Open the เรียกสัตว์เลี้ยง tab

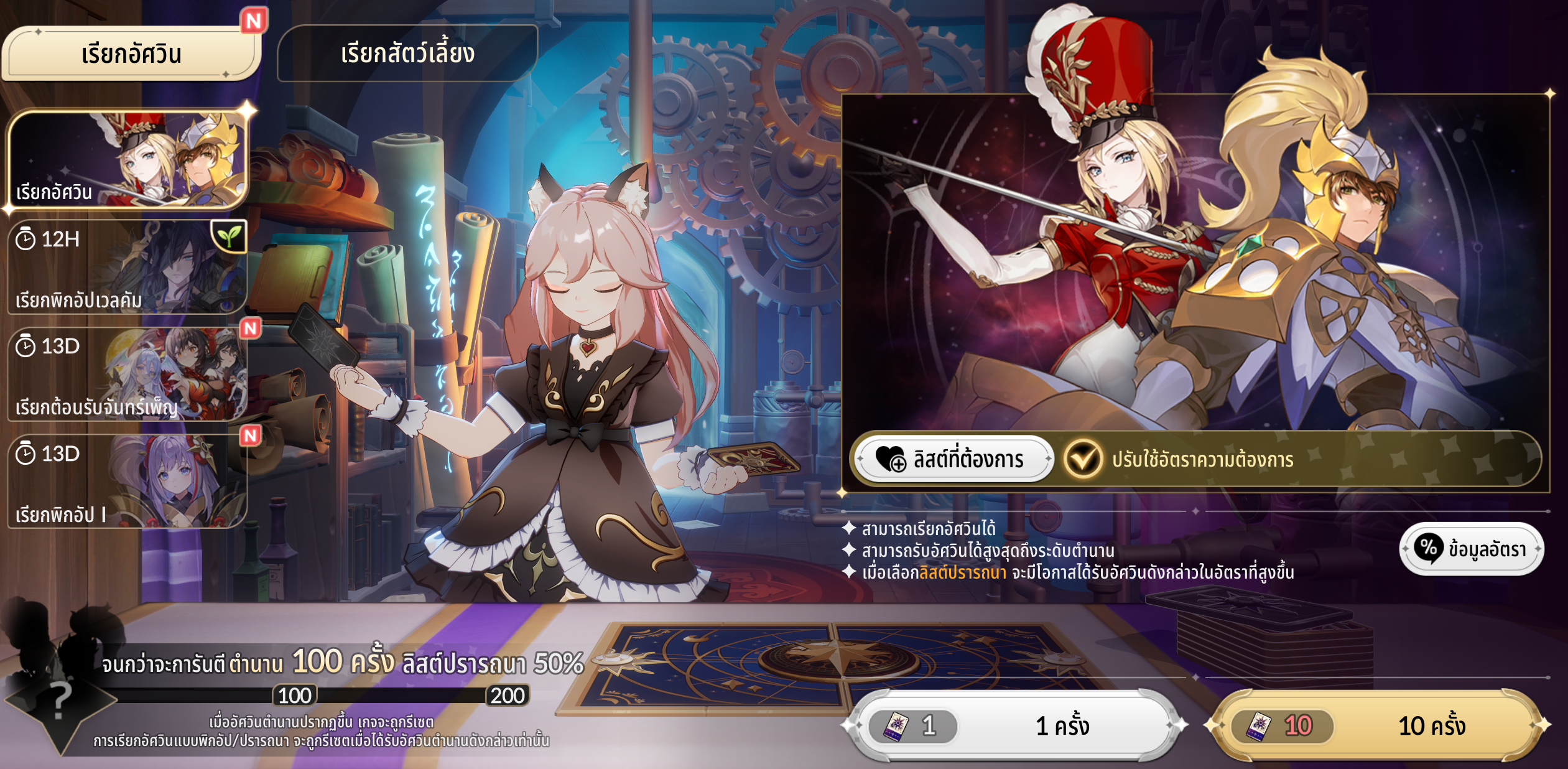pyautogui.click(x=407, y=54)
